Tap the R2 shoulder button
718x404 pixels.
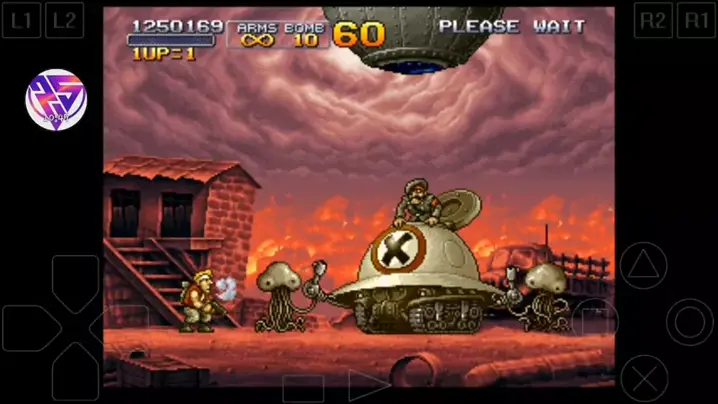pyautogui.click(x=653, y=19)
